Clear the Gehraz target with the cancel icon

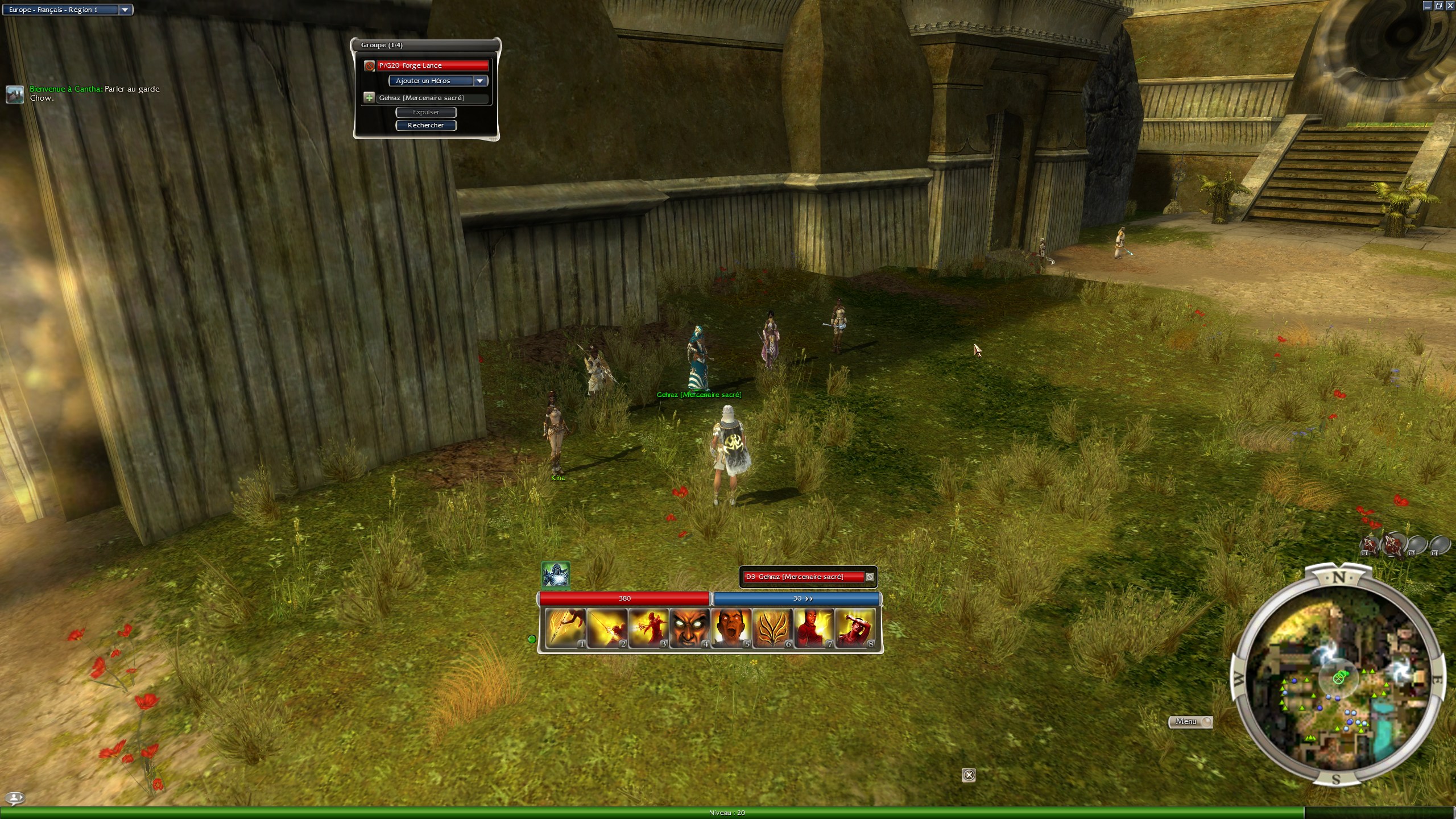870,577
